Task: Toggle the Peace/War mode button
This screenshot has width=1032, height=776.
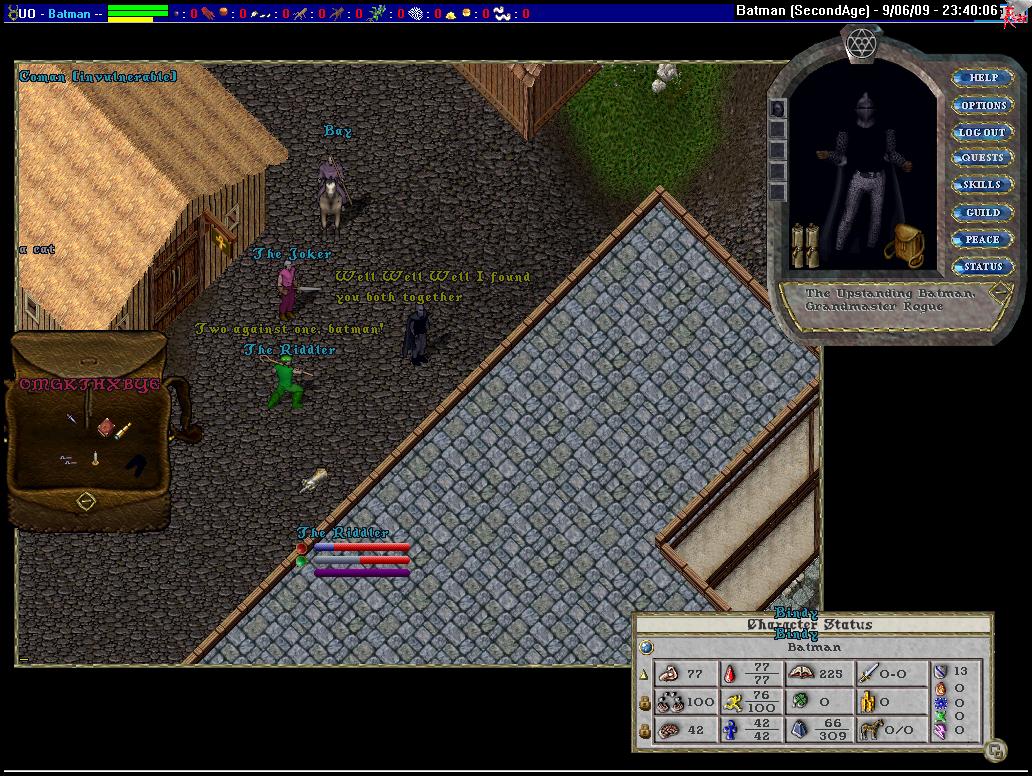Action: tap(983, 240)
